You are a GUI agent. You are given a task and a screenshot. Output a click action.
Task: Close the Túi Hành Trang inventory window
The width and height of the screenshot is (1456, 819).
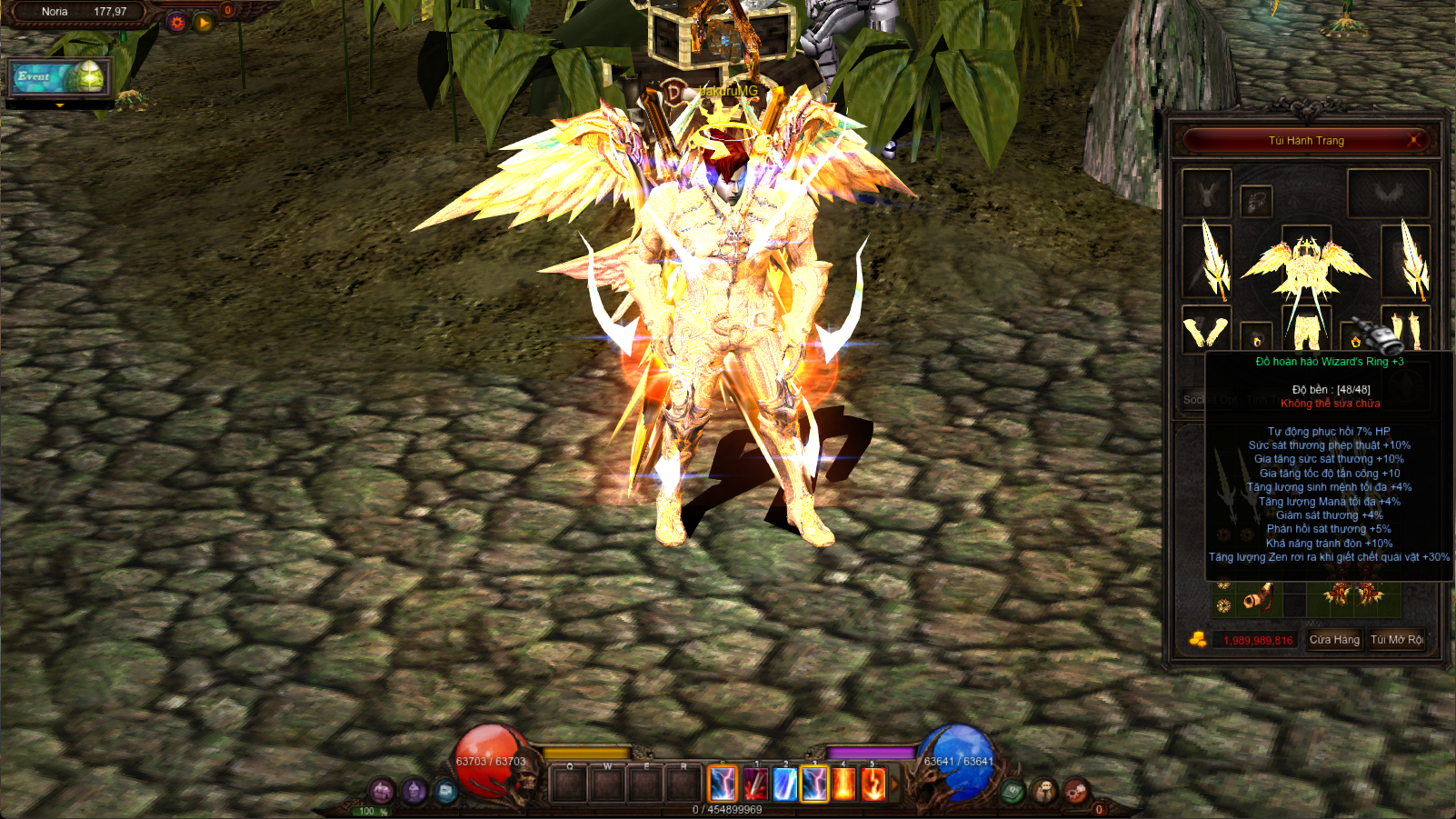[1413, 140]
